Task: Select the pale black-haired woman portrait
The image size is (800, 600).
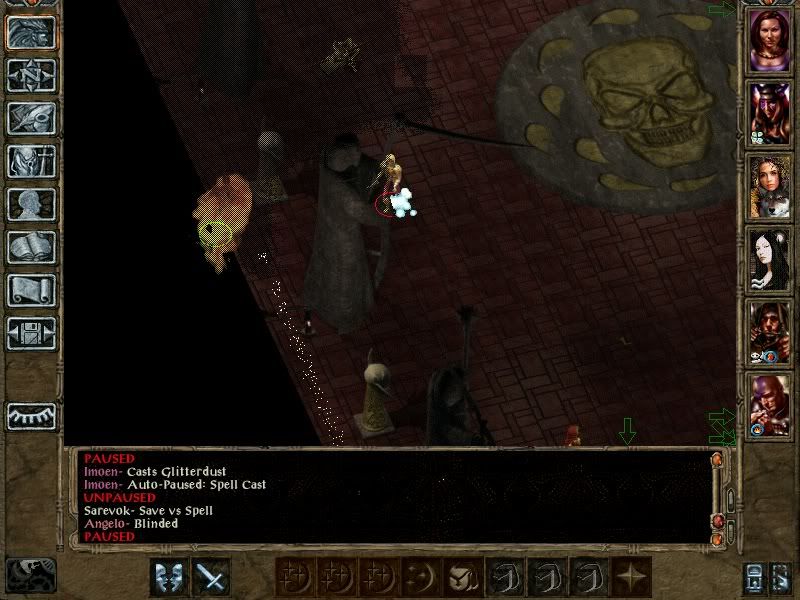Action: pos(770,259)
